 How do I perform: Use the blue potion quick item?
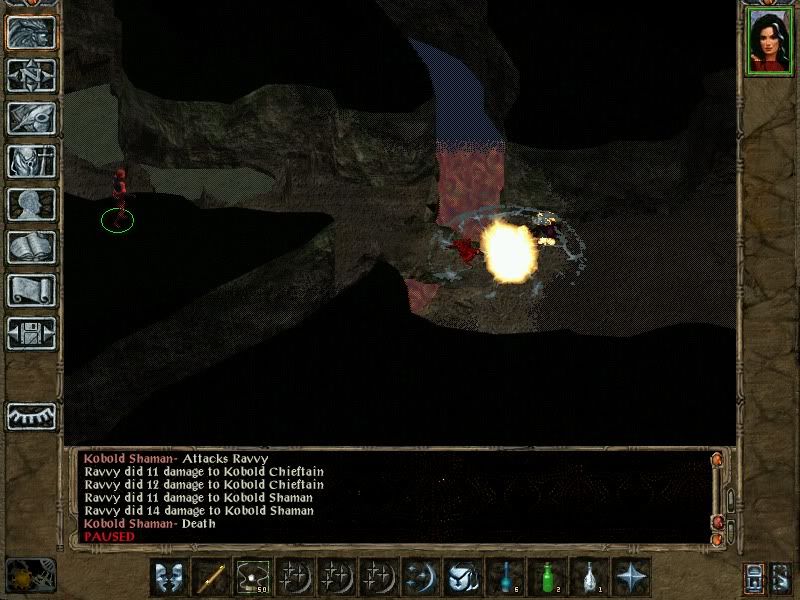point(505,576)
